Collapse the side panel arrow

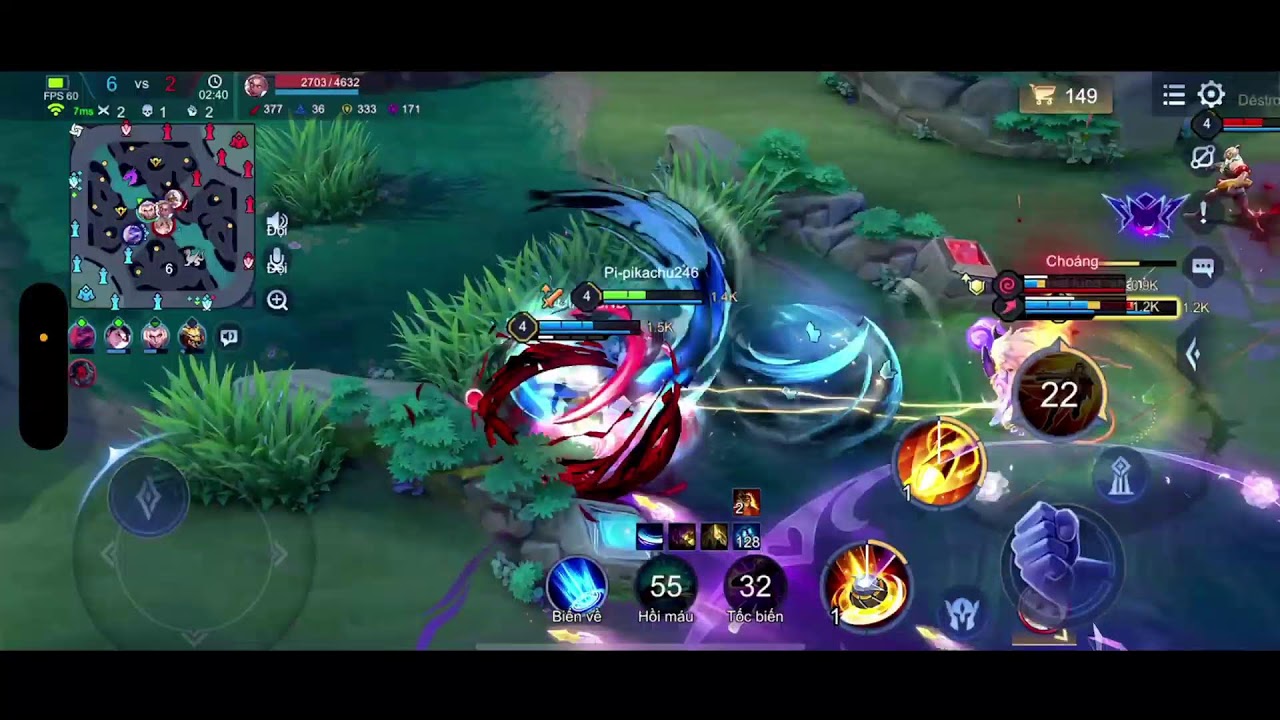[1192, 353]
